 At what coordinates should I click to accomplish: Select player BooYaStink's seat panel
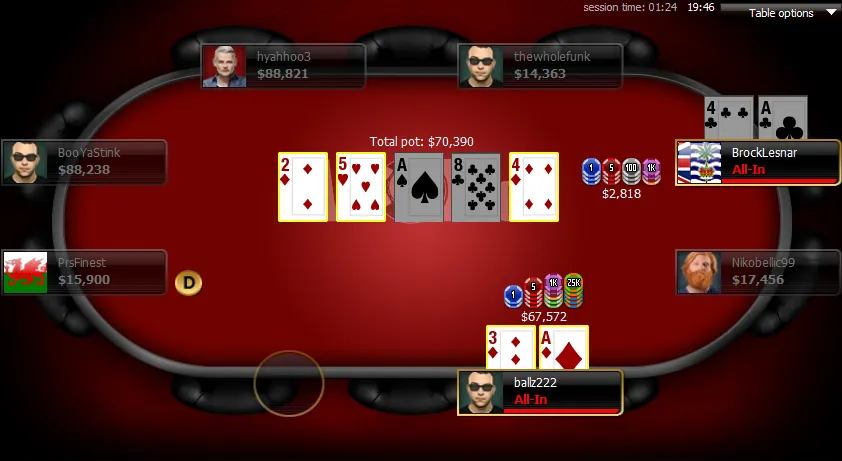click(x=84, y=162)
